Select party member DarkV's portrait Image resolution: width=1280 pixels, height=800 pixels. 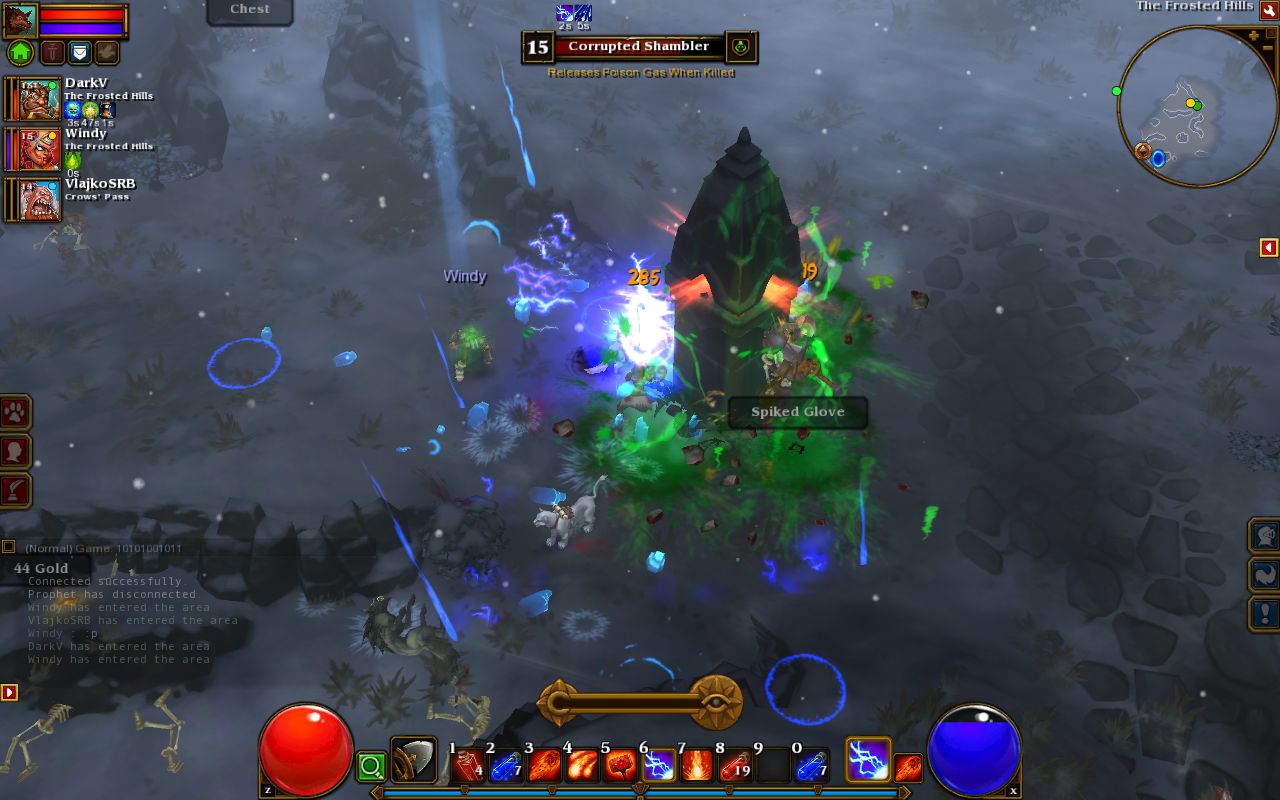pyautogui.click(x=40, y=99)
